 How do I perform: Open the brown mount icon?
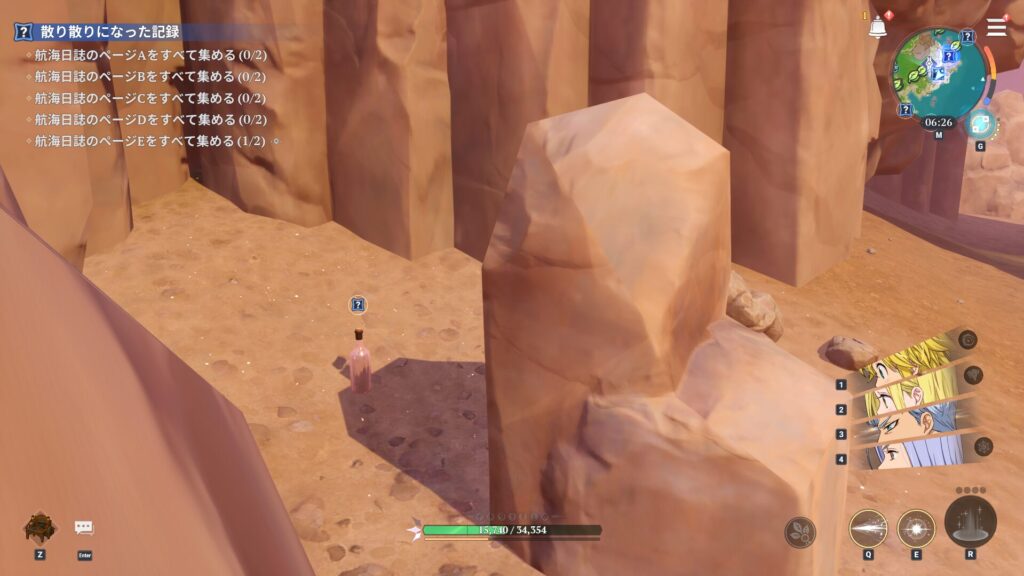tap(40, 526)
